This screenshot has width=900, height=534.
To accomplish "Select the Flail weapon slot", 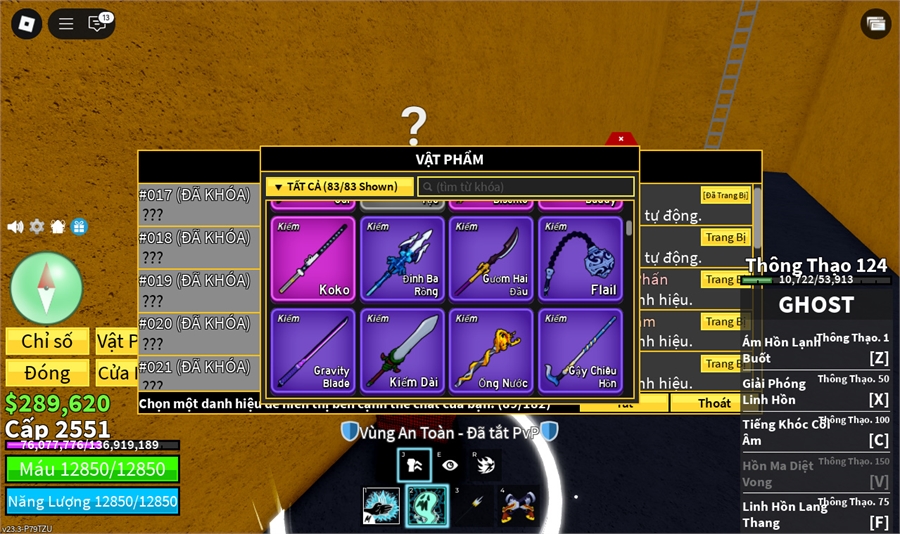I will (x=580, y=259).
